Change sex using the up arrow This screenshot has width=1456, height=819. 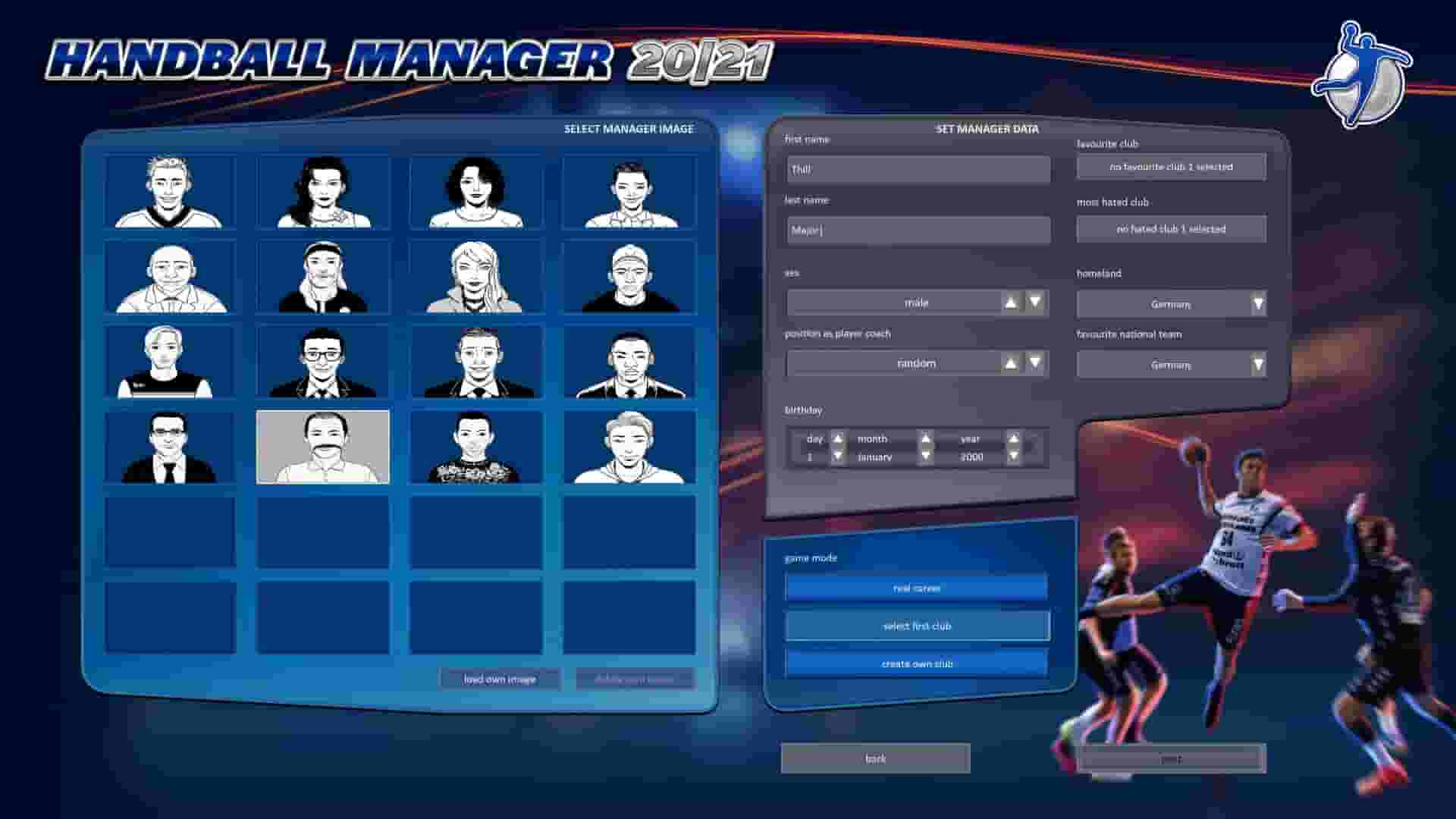(x=1011, y=301)
